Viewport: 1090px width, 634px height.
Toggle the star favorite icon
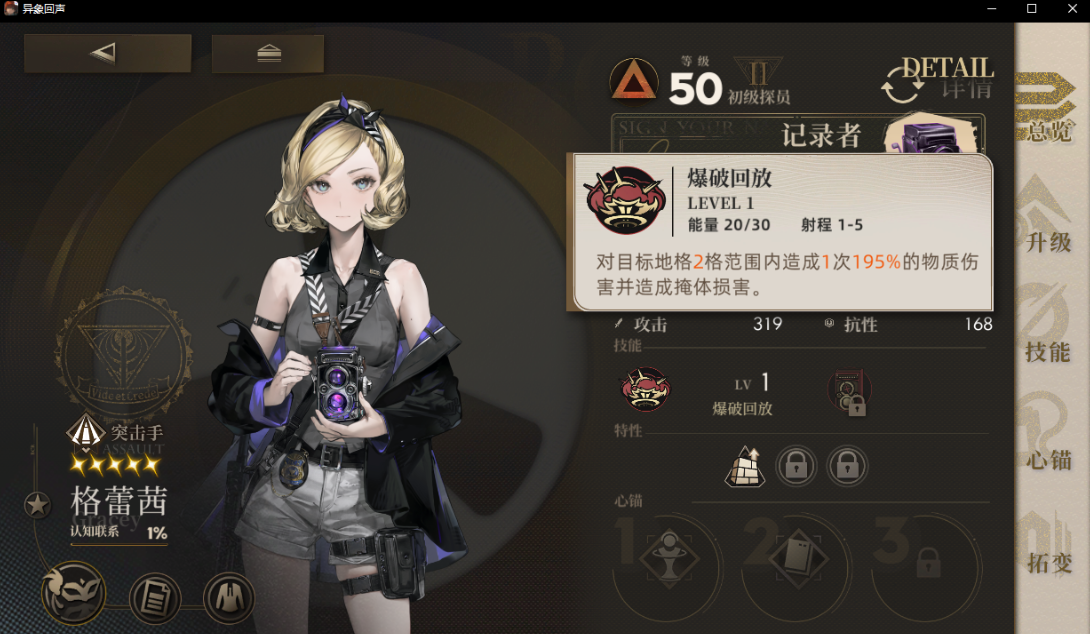click(x=38, y=505)
